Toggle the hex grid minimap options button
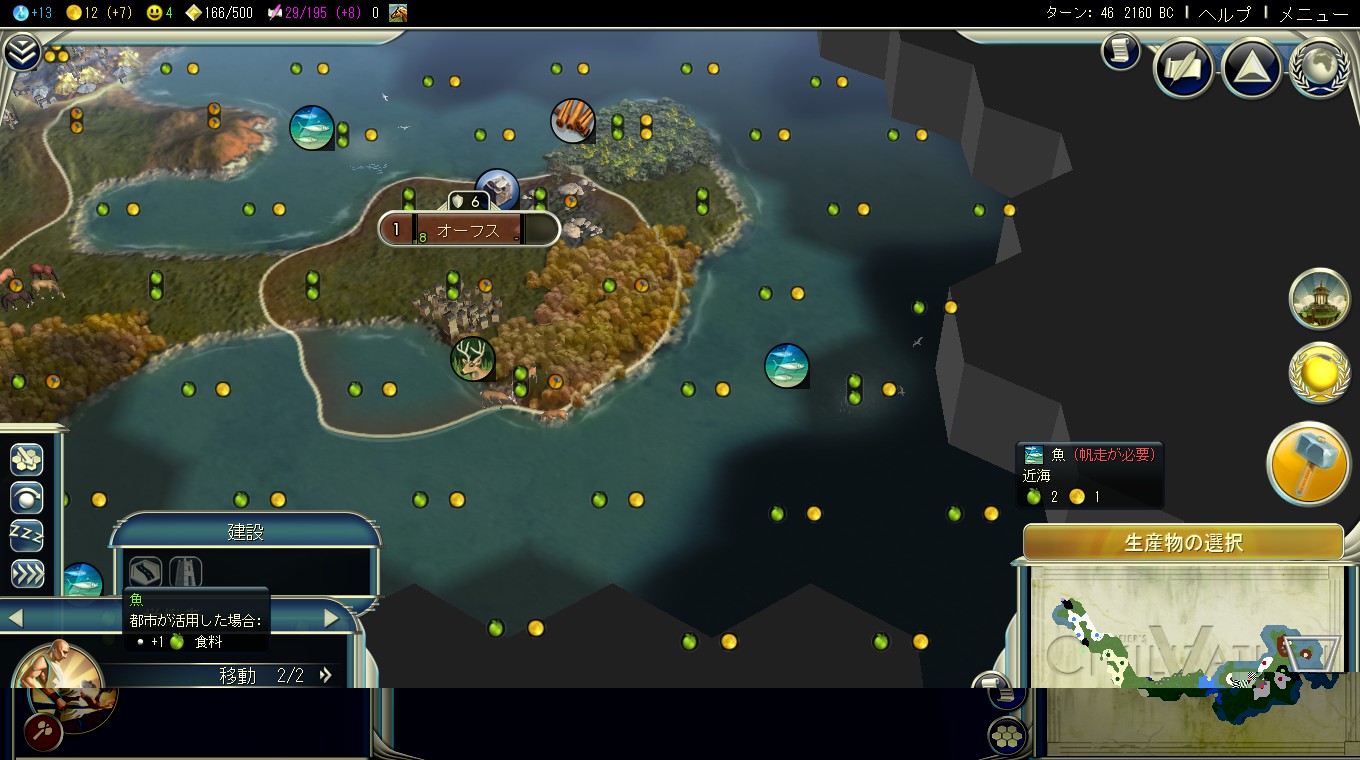This screenshot has width=1360, height=760. point(1008,737)
